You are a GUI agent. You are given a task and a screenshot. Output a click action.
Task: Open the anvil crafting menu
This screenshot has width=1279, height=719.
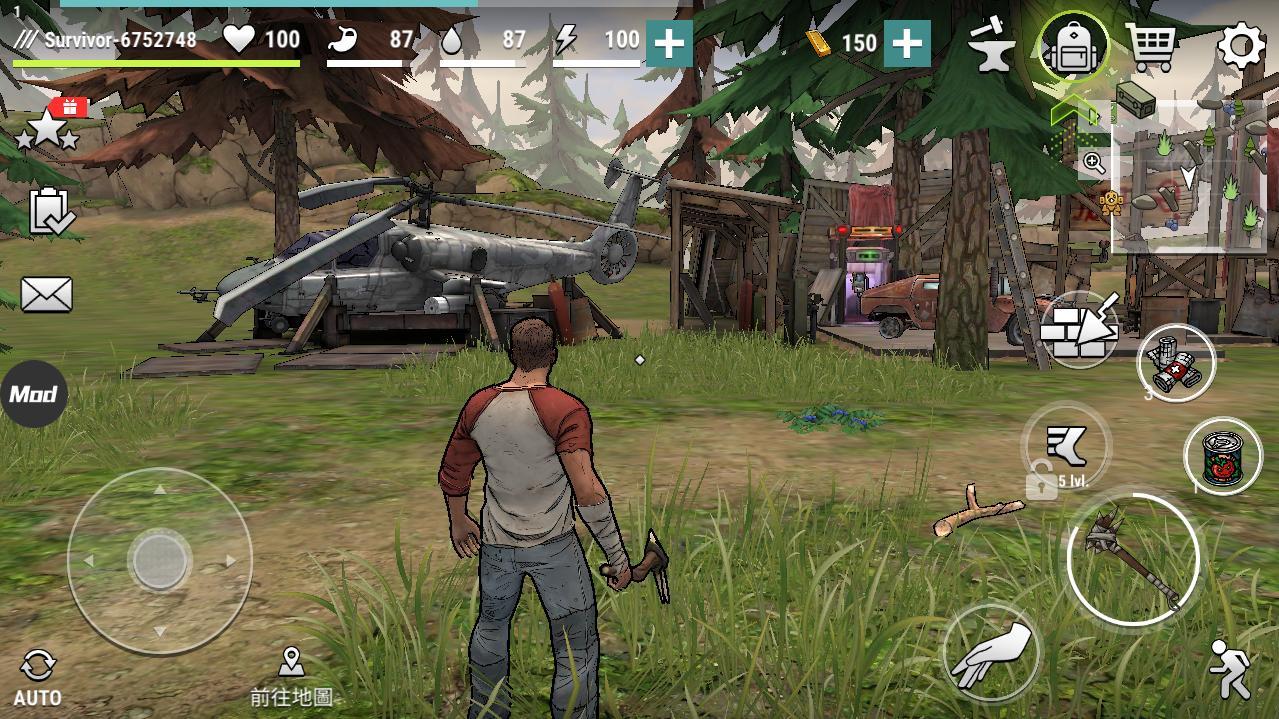coord(991,47)
